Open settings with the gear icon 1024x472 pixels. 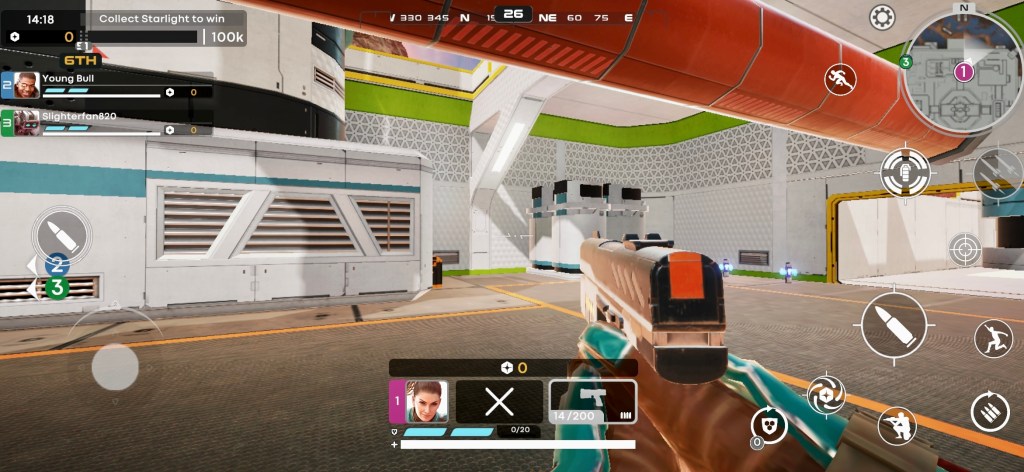tap(882, 17)
